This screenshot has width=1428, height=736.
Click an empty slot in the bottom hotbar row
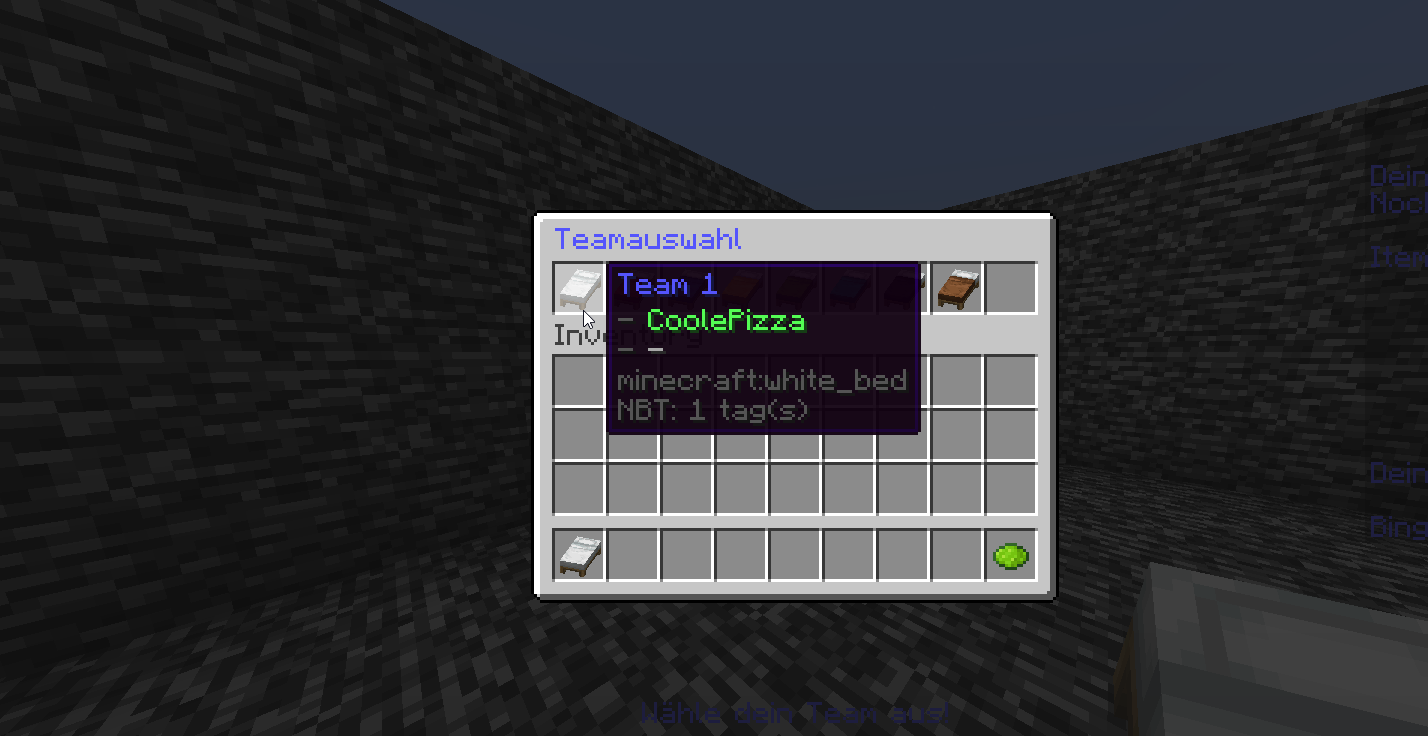740,556
